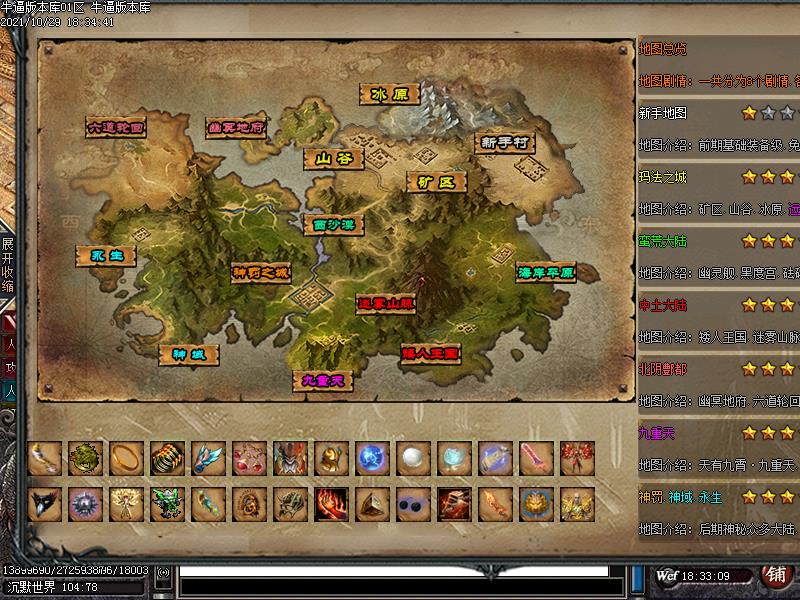Go to 九重天 on the map
The width and height of the screenshot is (800, 600).
323,380
